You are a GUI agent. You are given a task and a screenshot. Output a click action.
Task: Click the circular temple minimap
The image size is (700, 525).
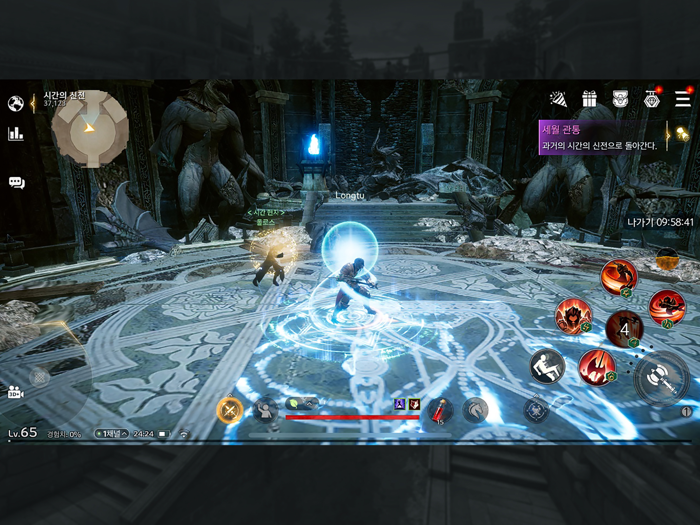pyautogui.click(x=90, y=127)
